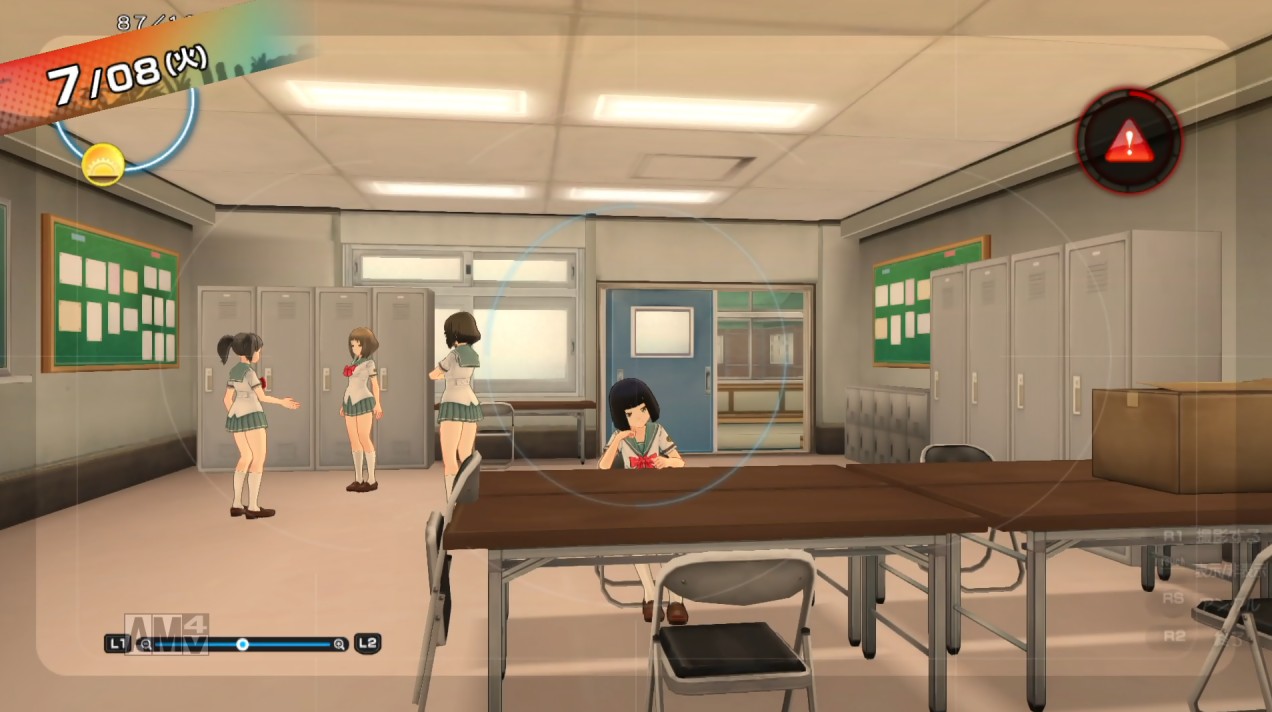This screenshot has width=1272, height=712.
Task: Select the sun time-of-day icon
Action: [103, 164]
